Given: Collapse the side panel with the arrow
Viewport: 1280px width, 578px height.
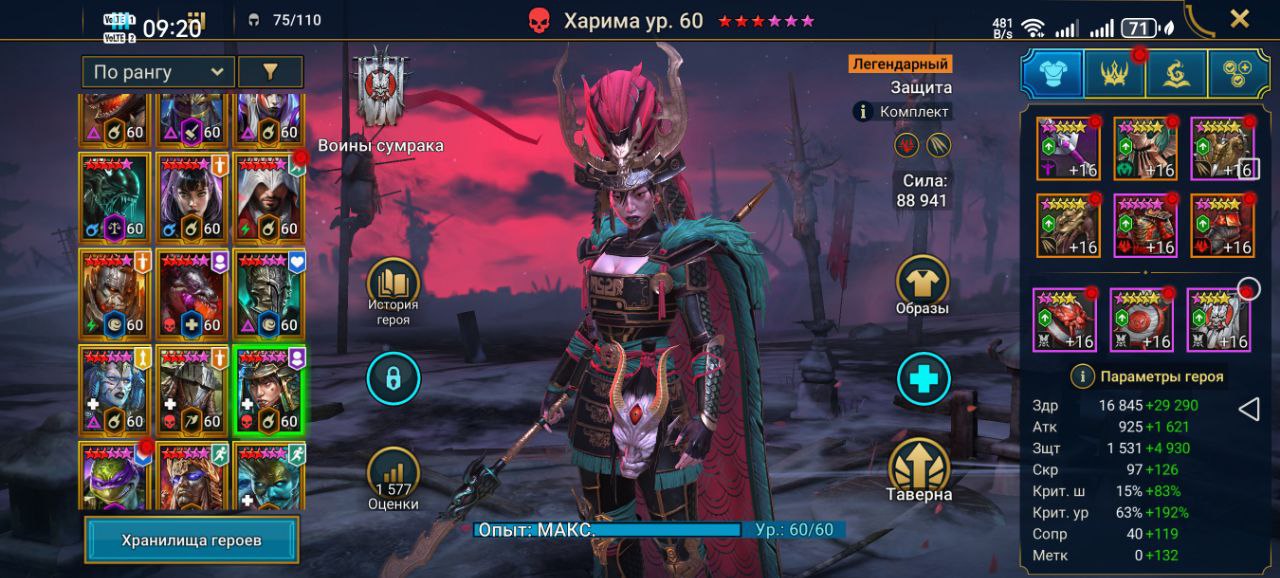Looking at the screenshot, I should click(x=1248, y=408).
